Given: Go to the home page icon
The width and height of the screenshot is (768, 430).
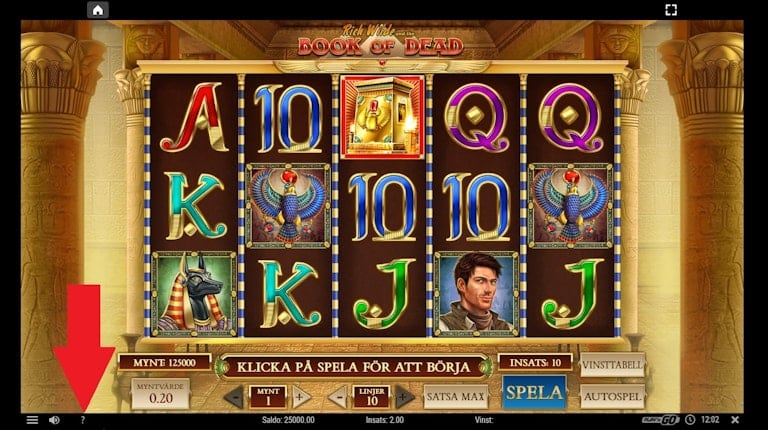Looking at the screenshot, I should [97, 10].
